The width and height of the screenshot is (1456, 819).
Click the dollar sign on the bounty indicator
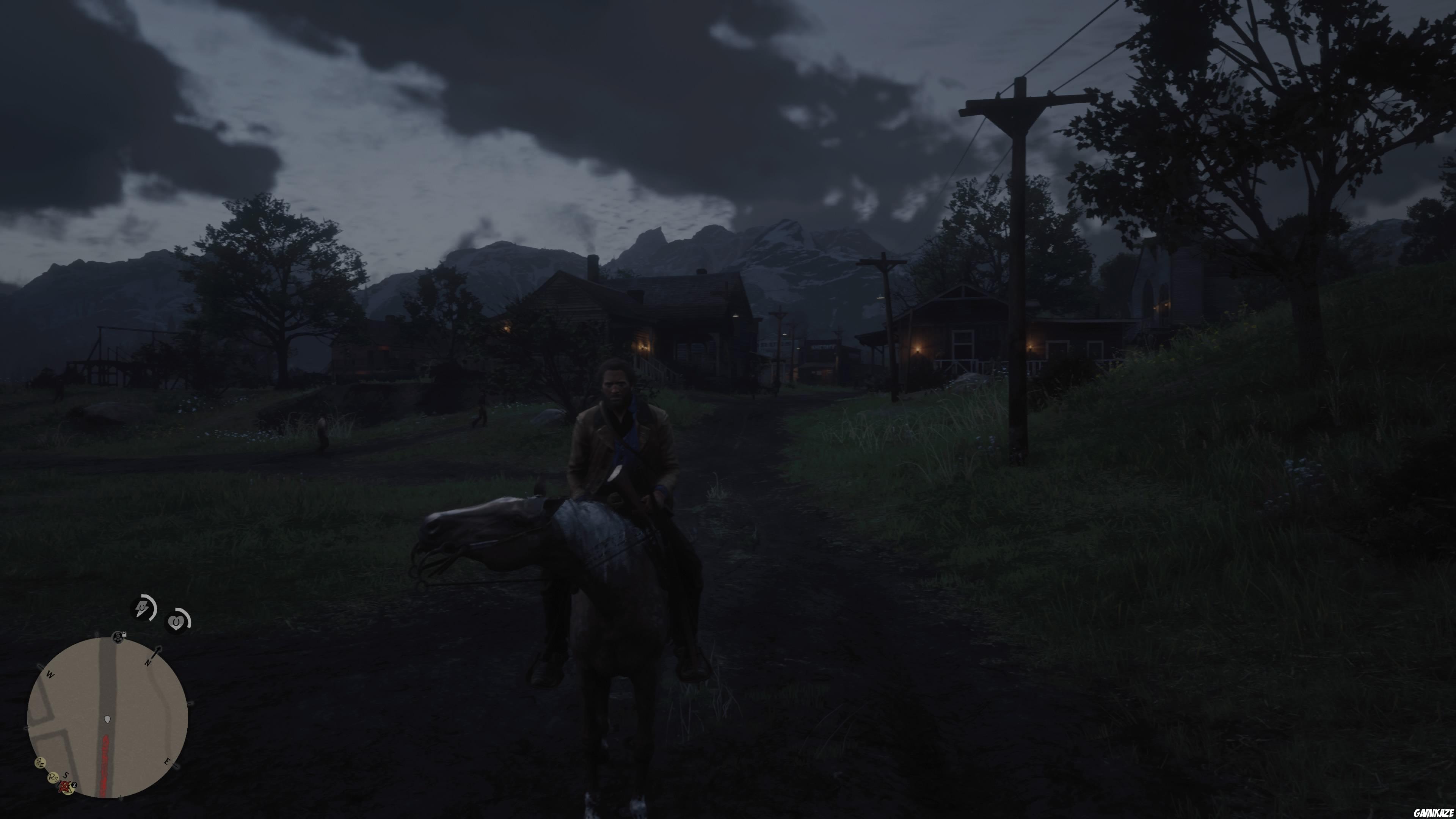click(118, 635)
